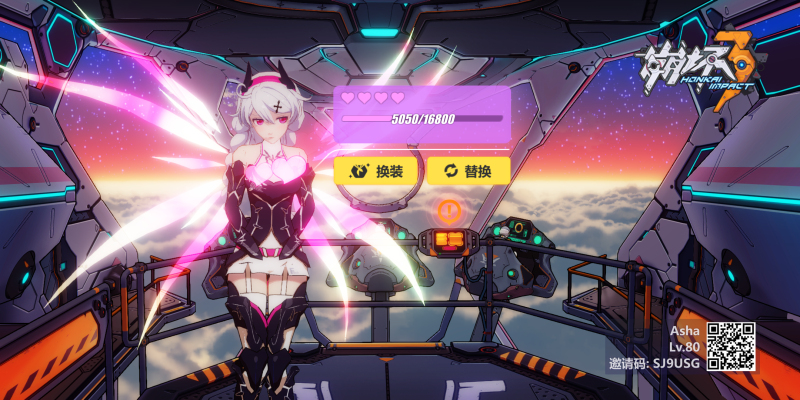Open the orange exclamation alert icon

coord(449,211)
